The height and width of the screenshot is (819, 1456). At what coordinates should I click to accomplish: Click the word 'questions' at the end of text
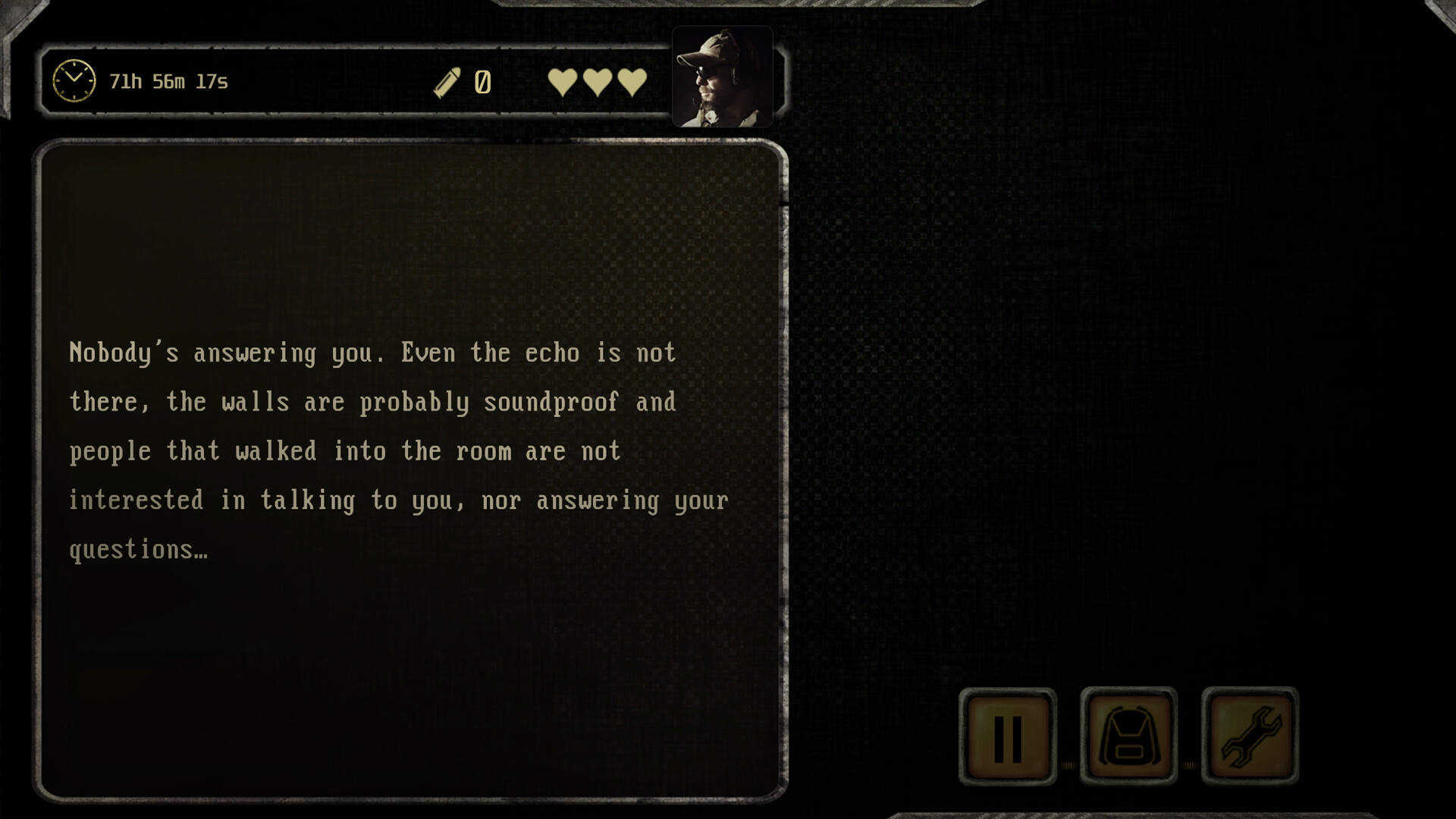pyautogui.click(x=127, y=549)
